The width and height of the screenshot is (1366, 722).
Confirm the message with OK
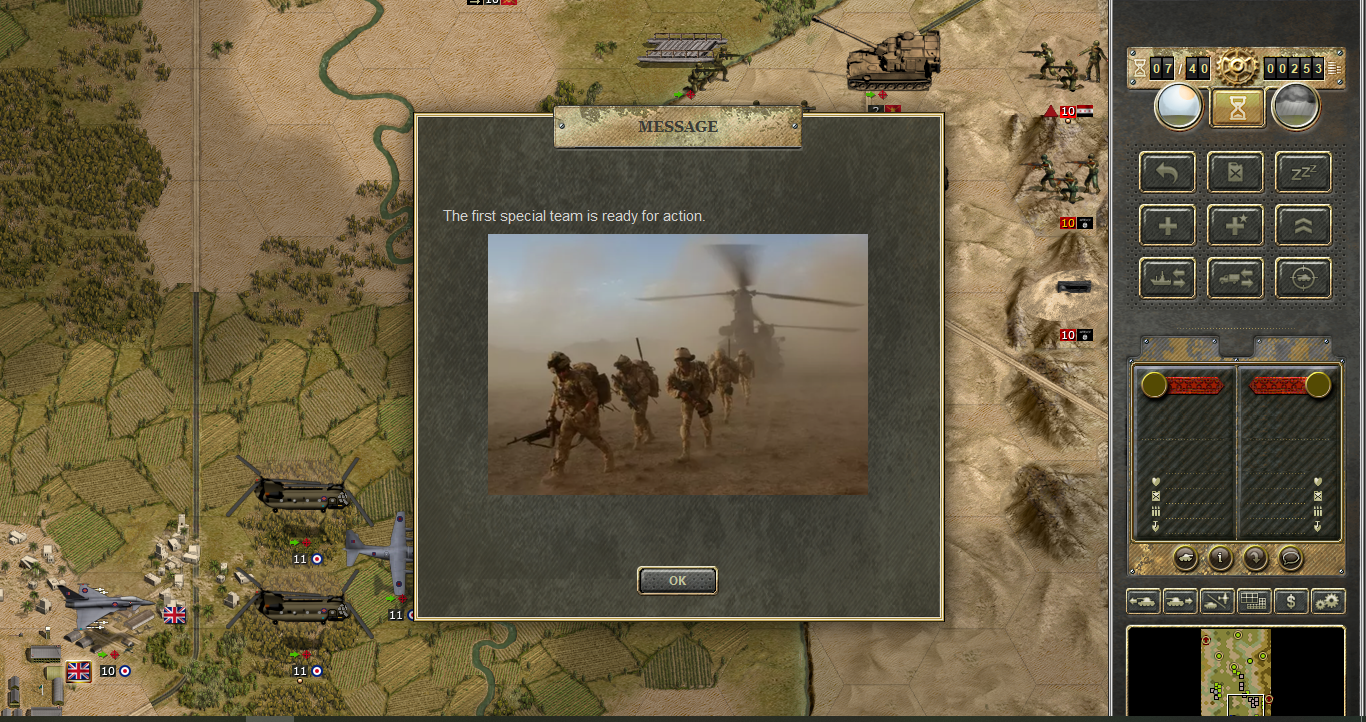677,580
